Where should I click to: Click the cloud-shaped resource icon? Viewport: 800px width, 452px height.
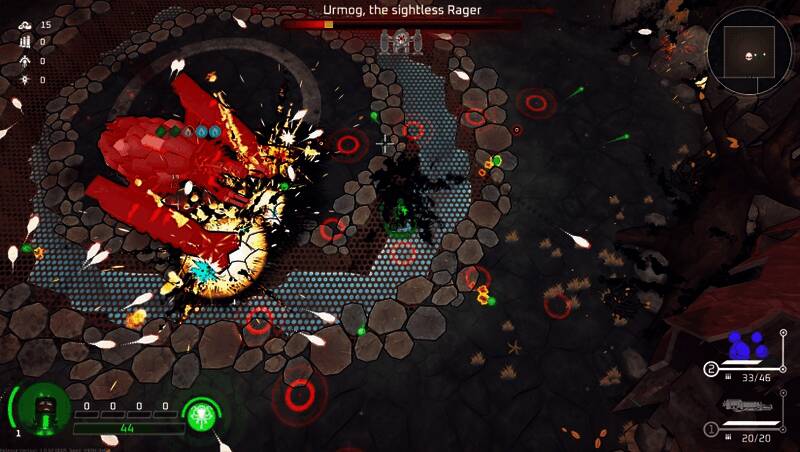click(26, 24)
